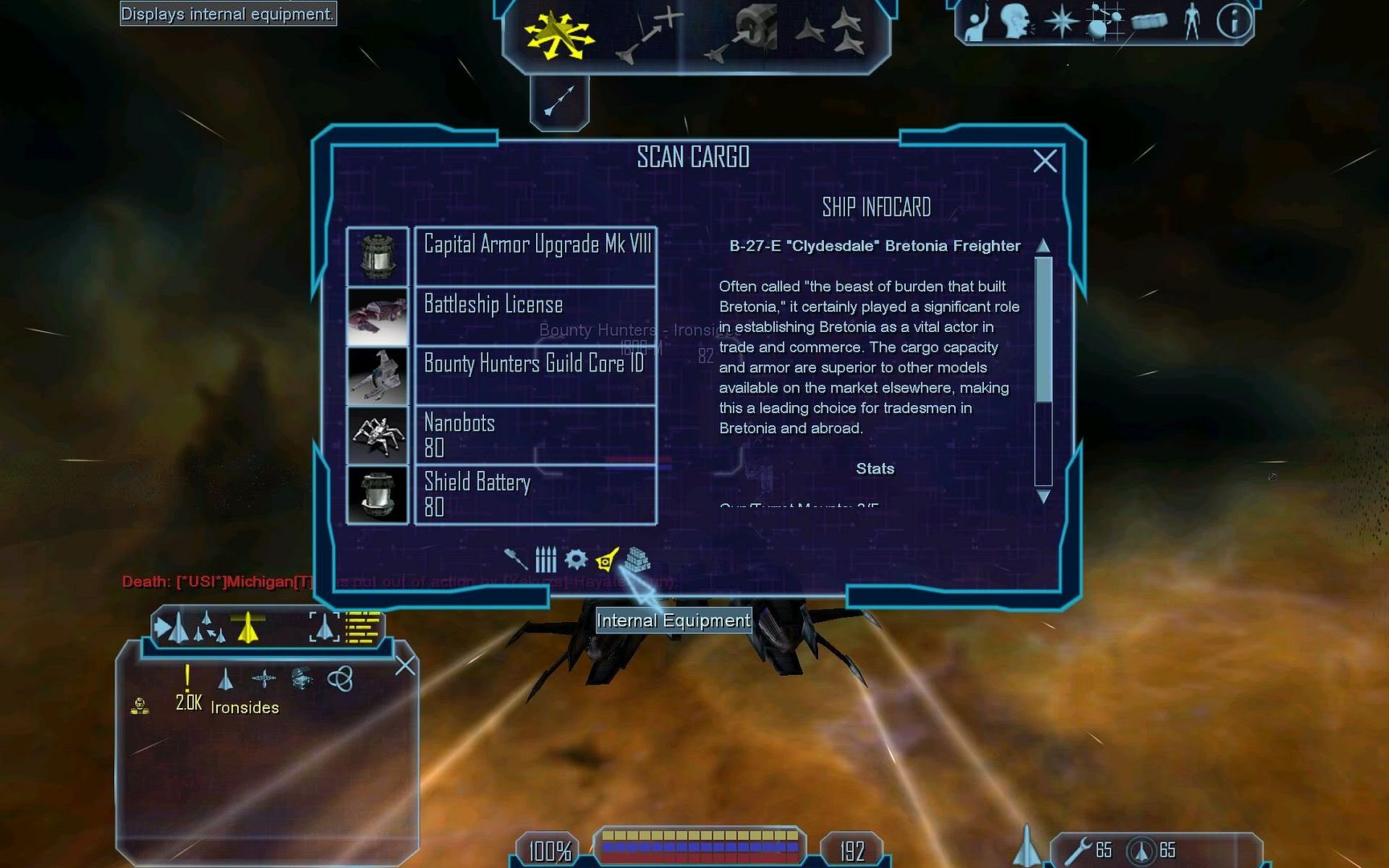
Task: Select Capital Armor Upgrade Mk VIII row
Action: coord(535,256)
